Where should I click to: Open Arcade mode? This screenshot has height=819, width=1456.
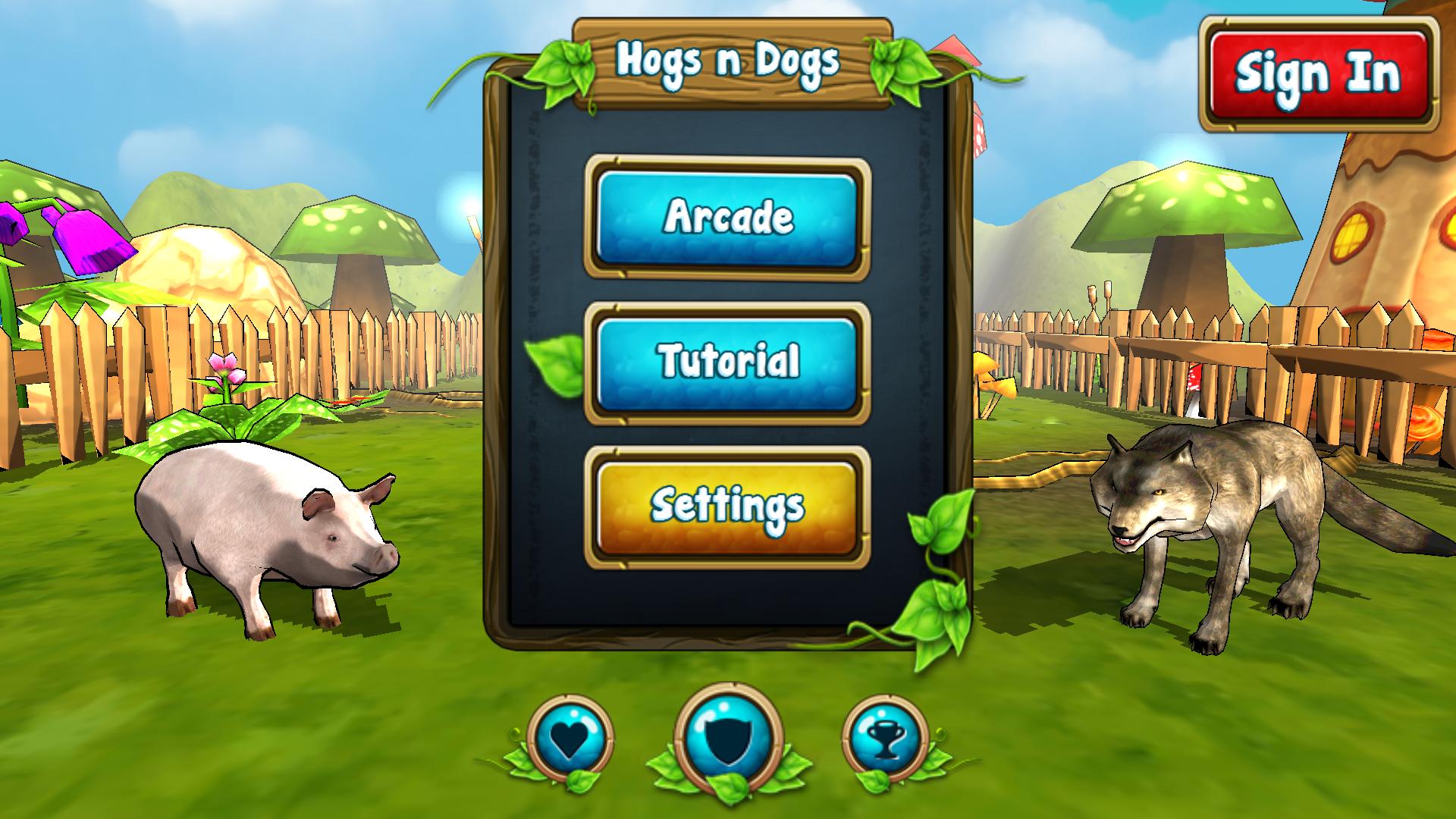(726, 220)
